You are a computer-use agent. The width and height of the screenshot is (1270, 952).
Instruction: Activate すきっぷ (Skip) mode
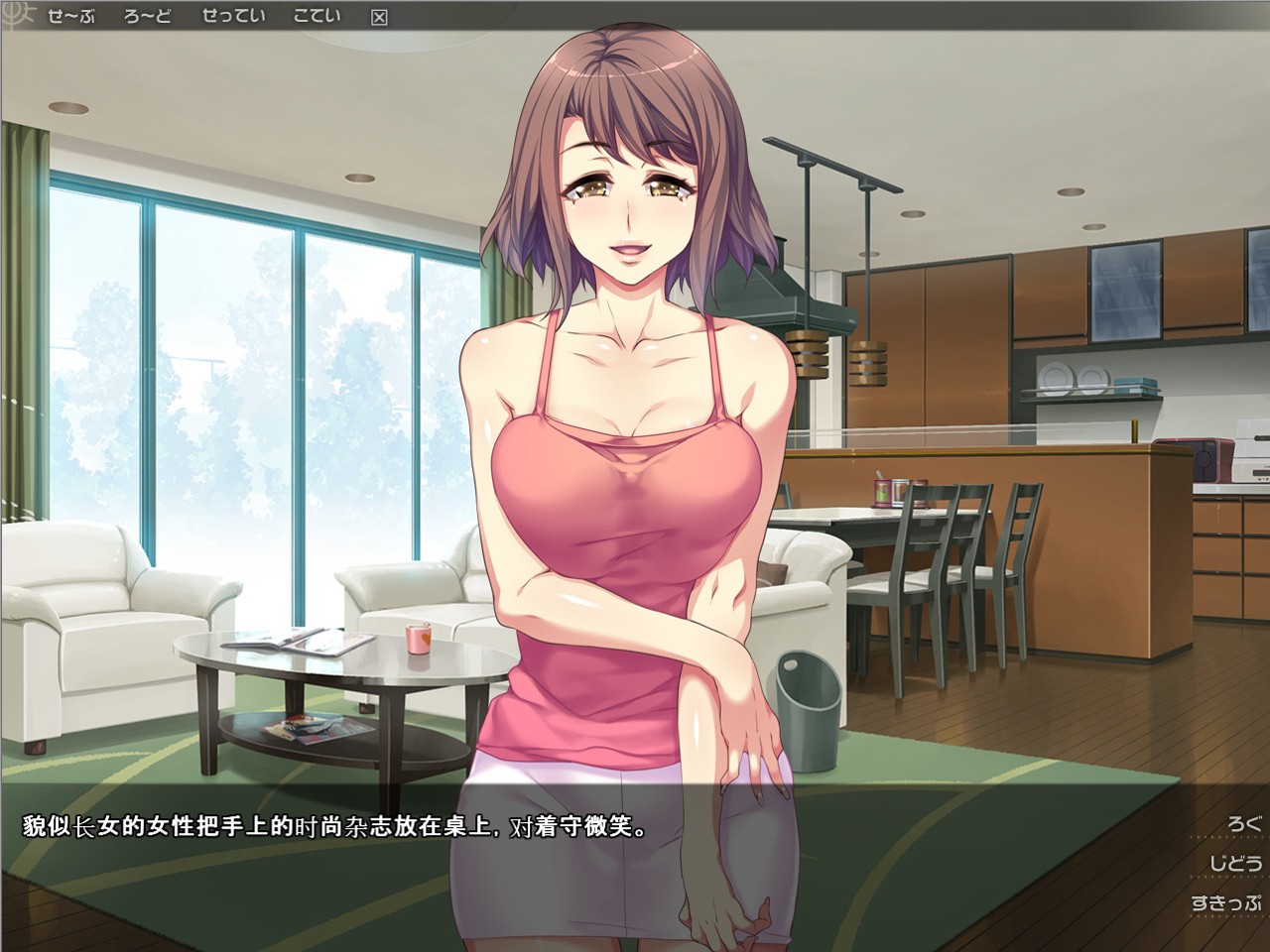1226,903
